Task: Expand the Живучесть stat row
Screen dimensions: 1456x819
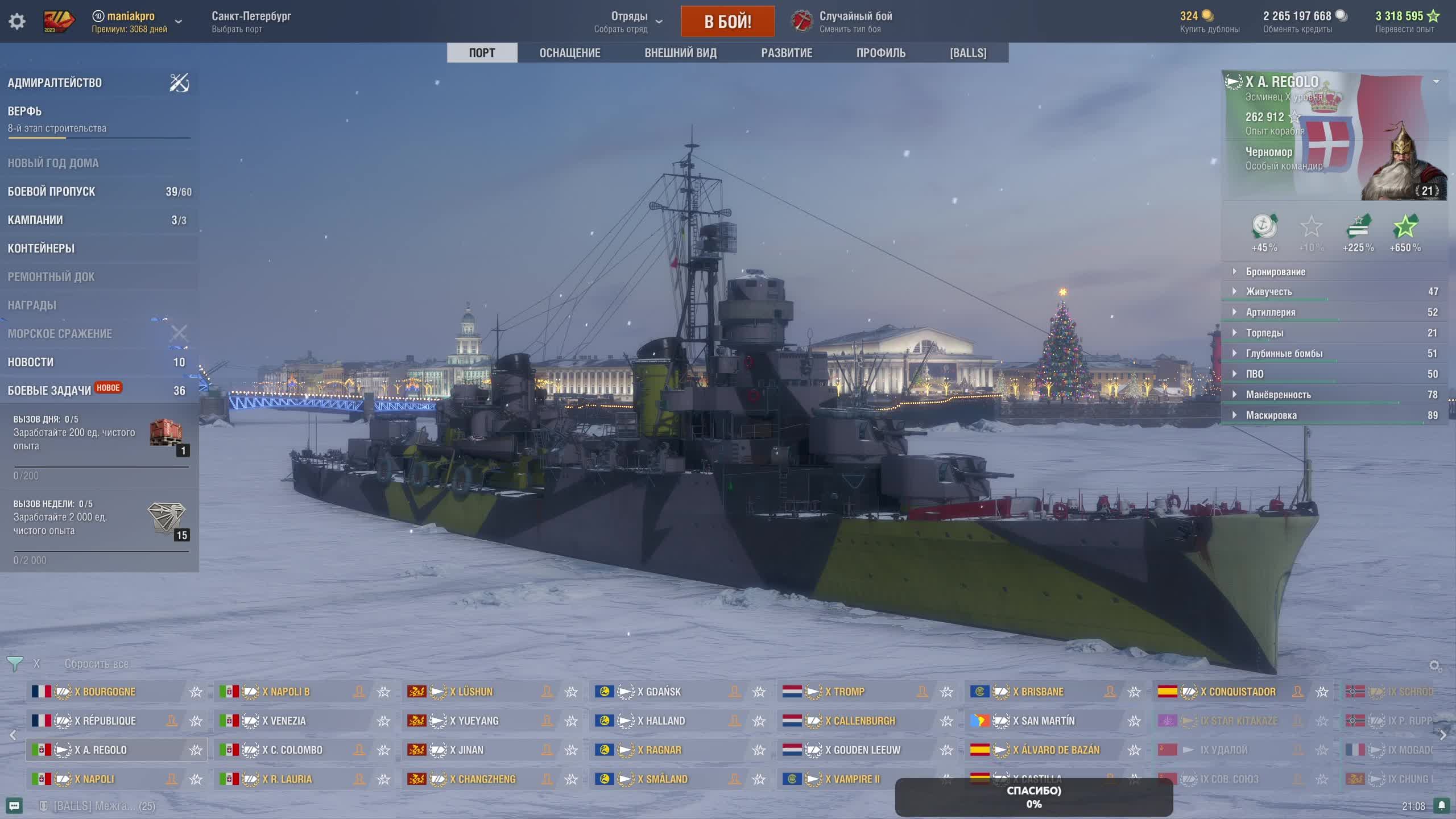Action: click(x=1268, y=292)
